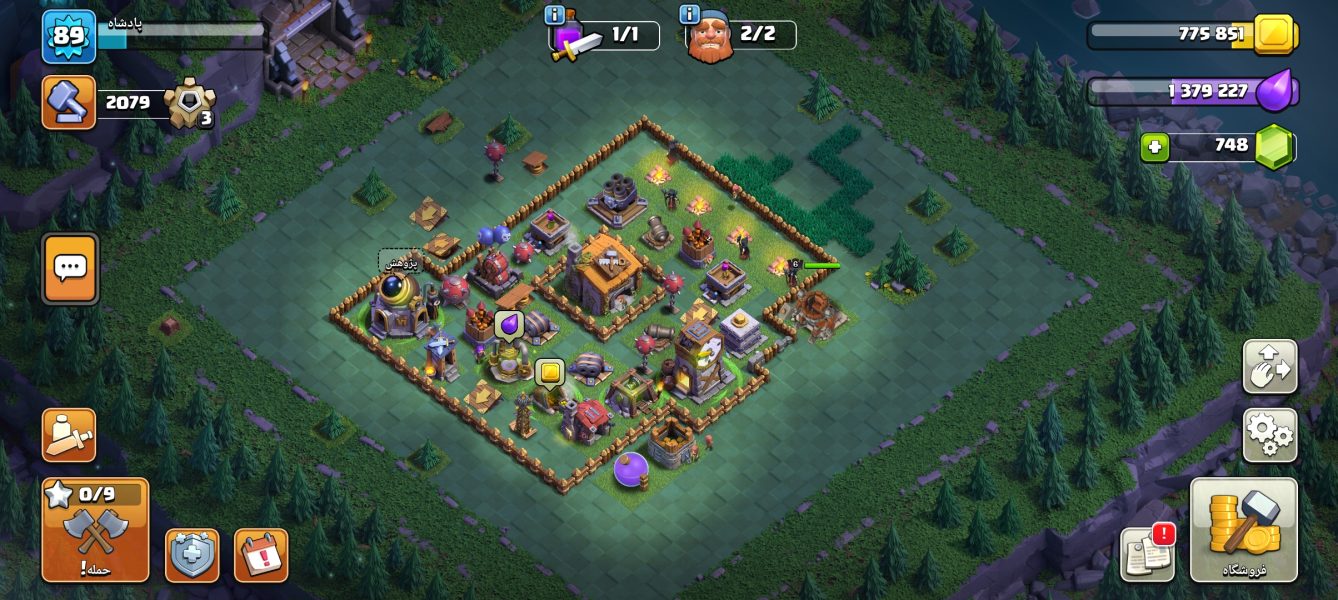Open the army training button above attack

click(69, 435)
